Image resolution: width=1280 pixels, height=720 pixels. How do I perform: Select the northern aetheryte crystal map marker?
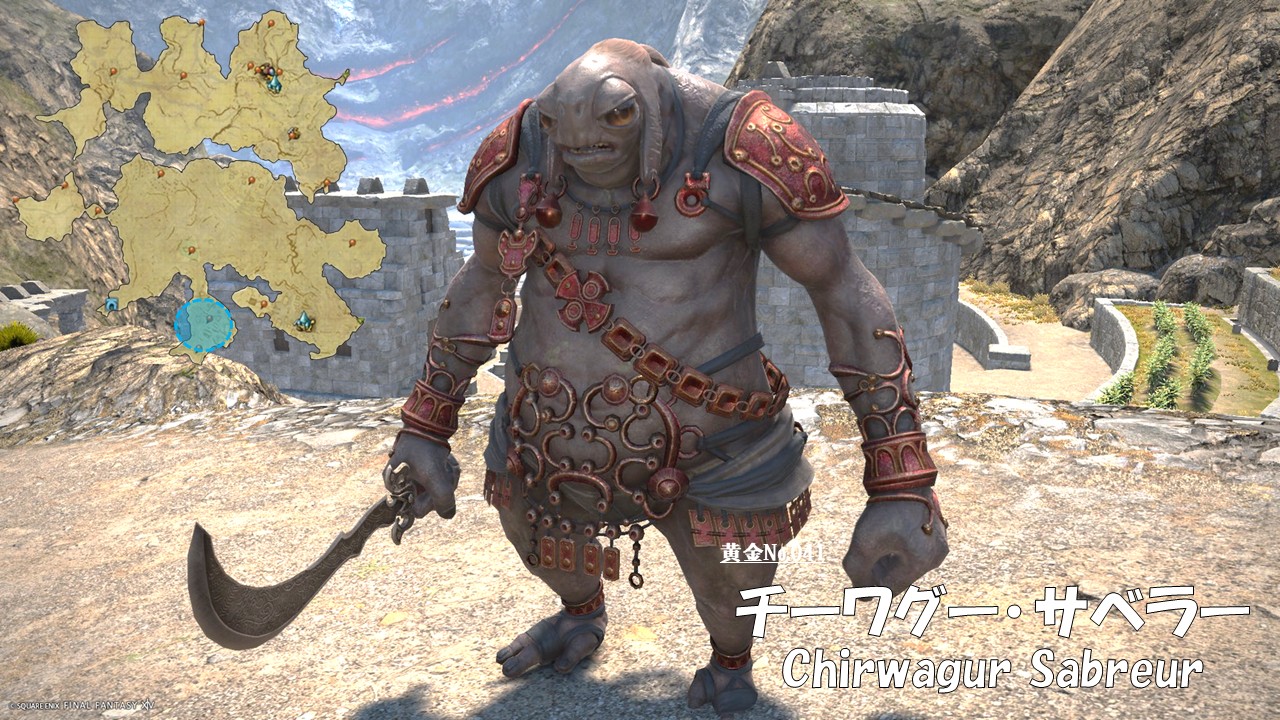tap(274, 85)
